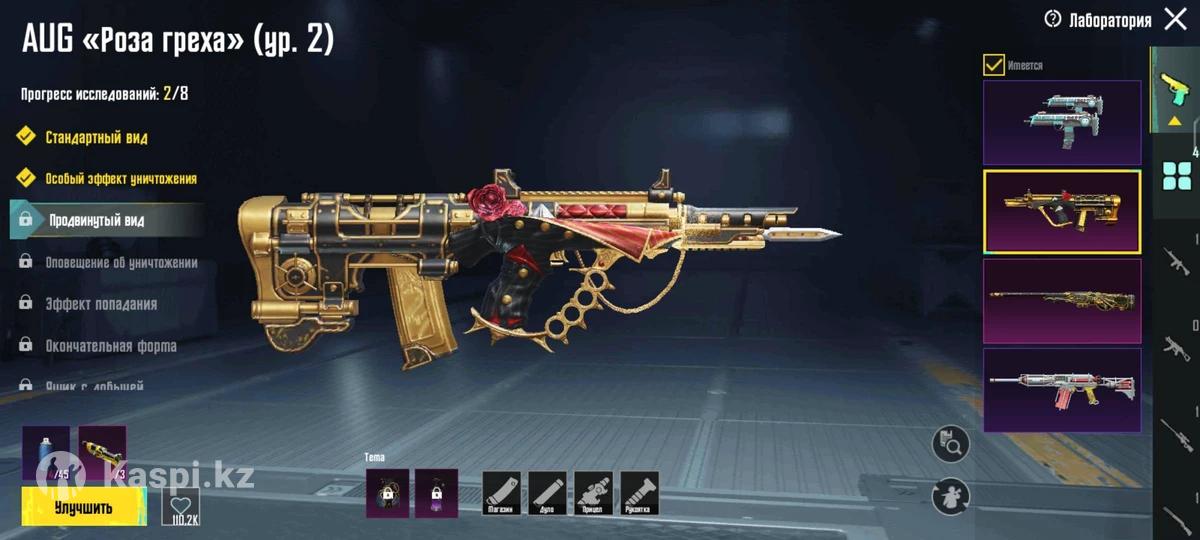This screenshot has height=540, width=1200.
Task: Tap the yellow Улучшить upgrade button
Action: click(x=83, y=507)
